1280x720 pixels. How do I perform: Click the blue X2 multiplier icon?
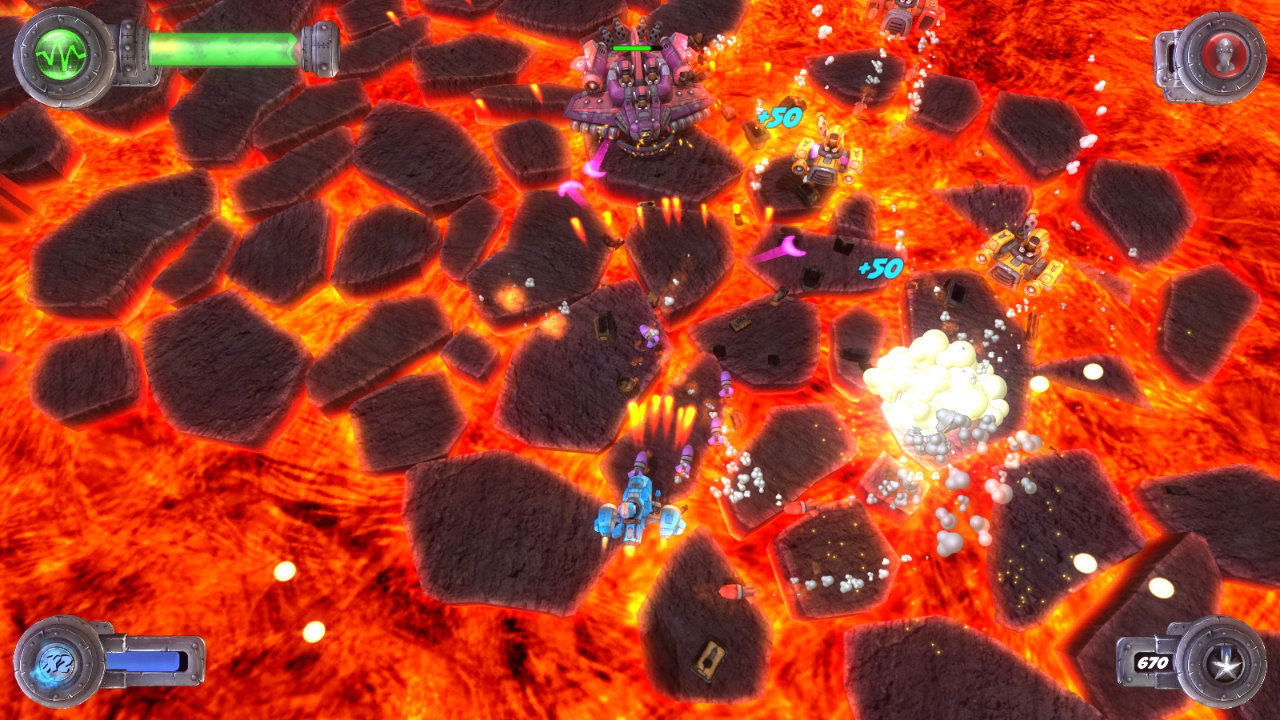click(59, 661)
